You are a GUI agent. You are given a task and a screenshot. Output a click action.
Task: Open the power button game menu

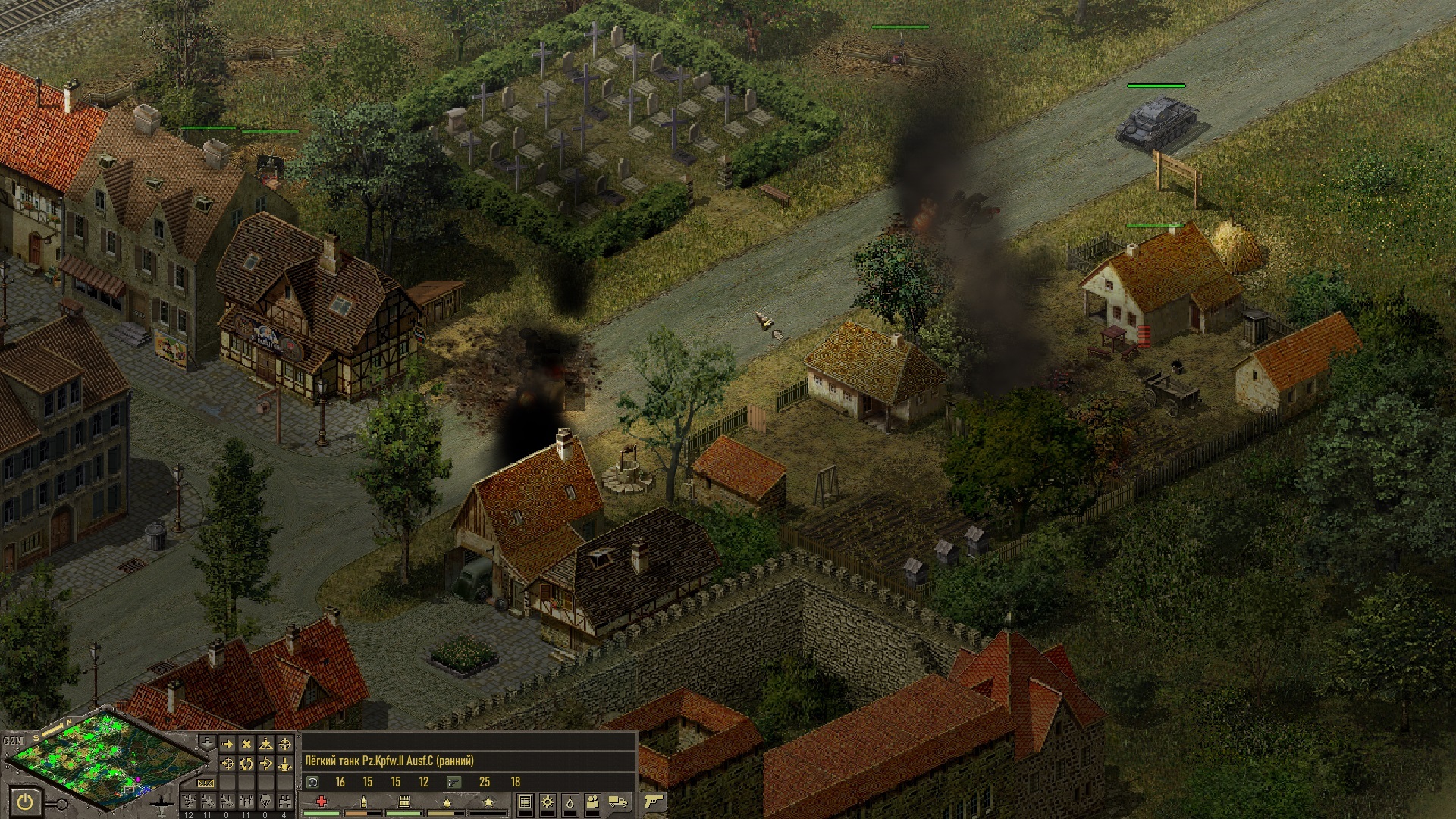click(27, 801)
